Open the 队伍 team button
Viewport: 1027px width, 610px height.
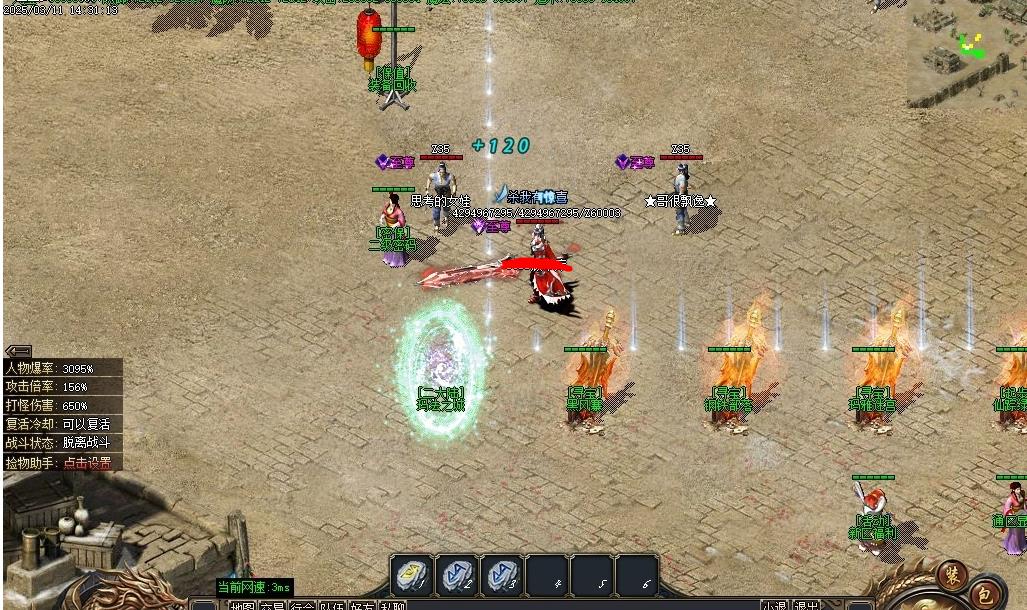[x=332, y=605]
